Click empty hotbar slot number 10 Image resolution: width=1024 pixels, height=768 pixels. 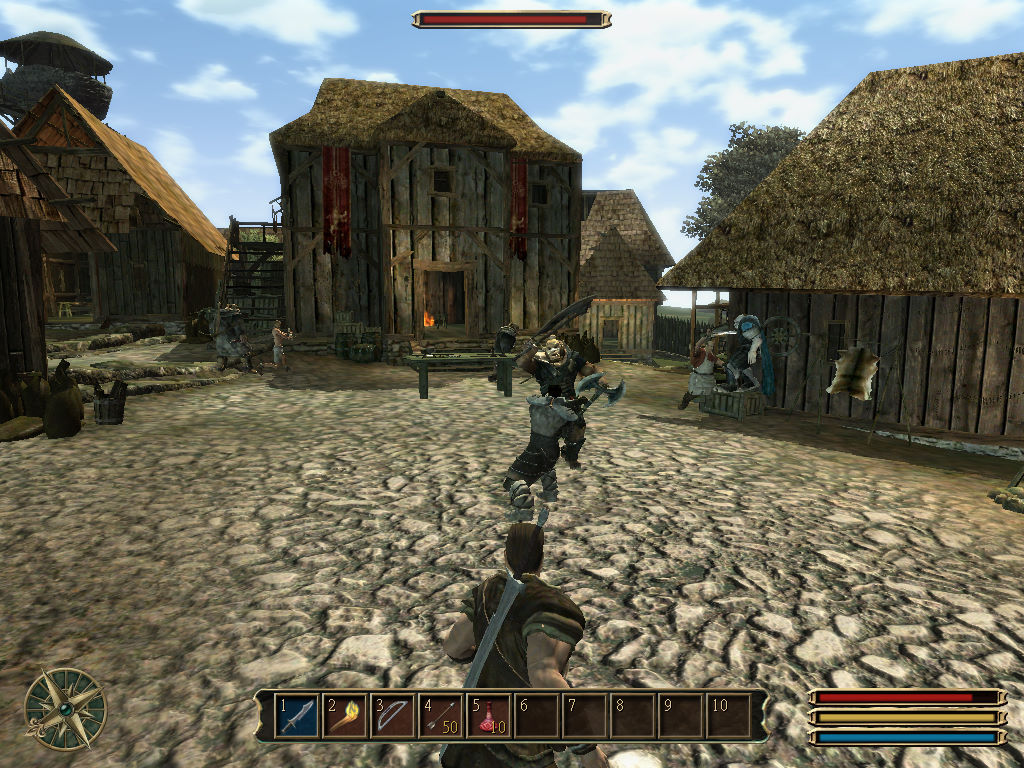[x=729, y=716]
